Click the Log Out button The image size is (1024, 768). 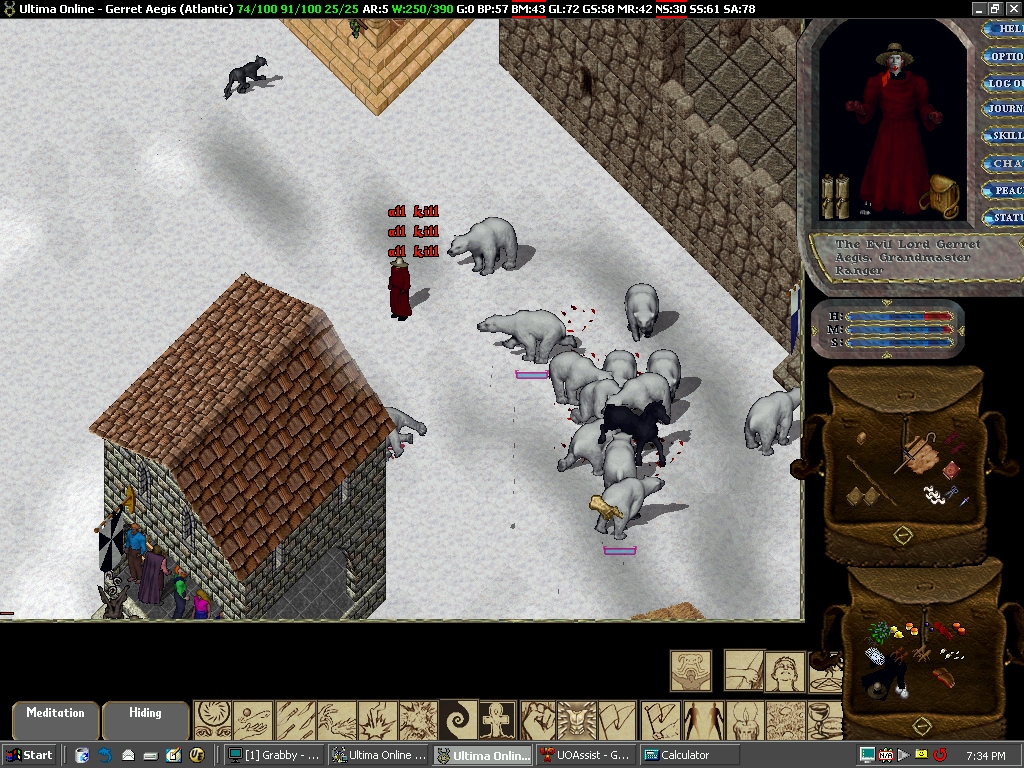[1004, 84]
